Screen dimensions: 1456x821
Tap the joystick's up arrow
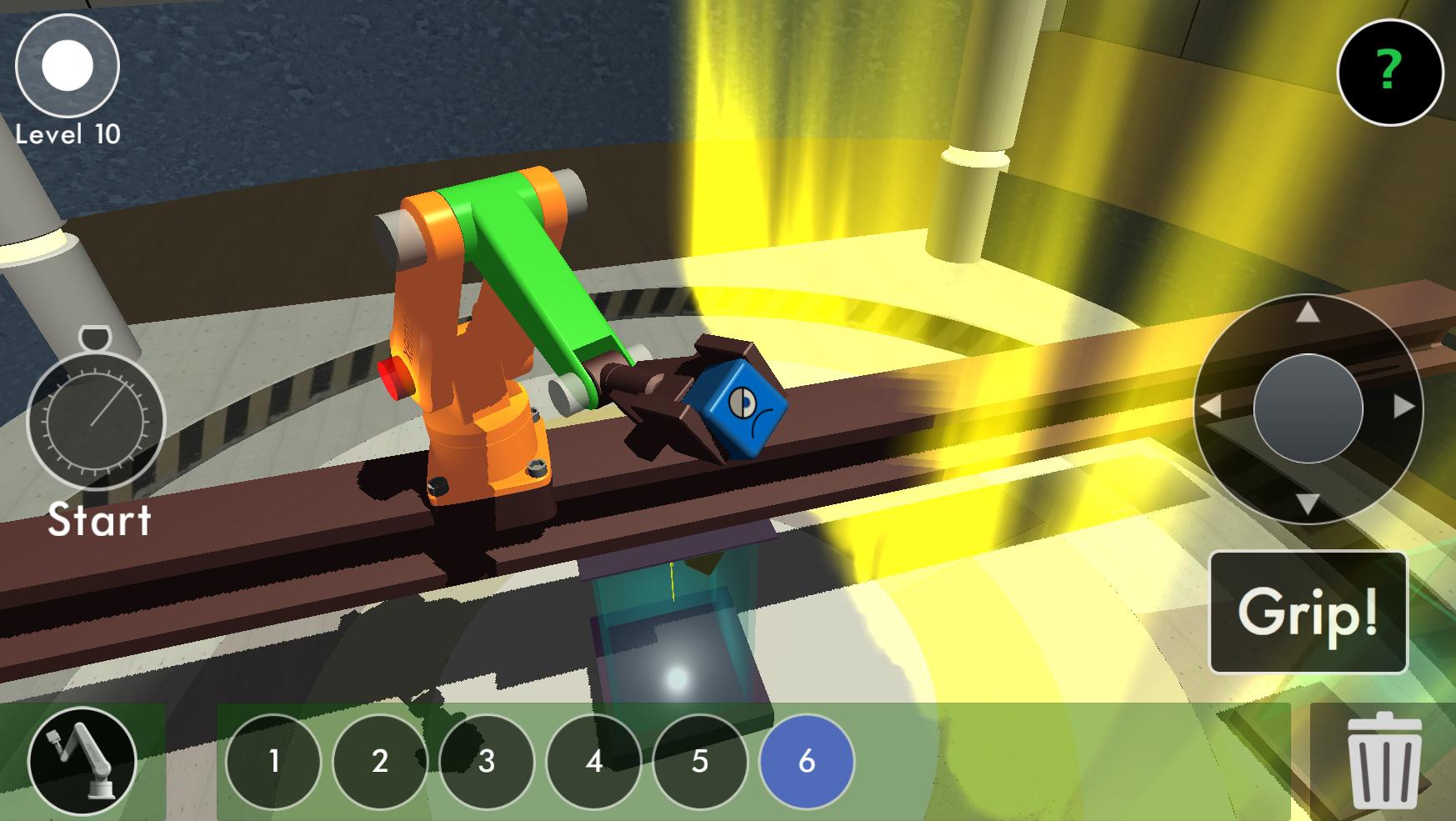(x=1308, y=313)
